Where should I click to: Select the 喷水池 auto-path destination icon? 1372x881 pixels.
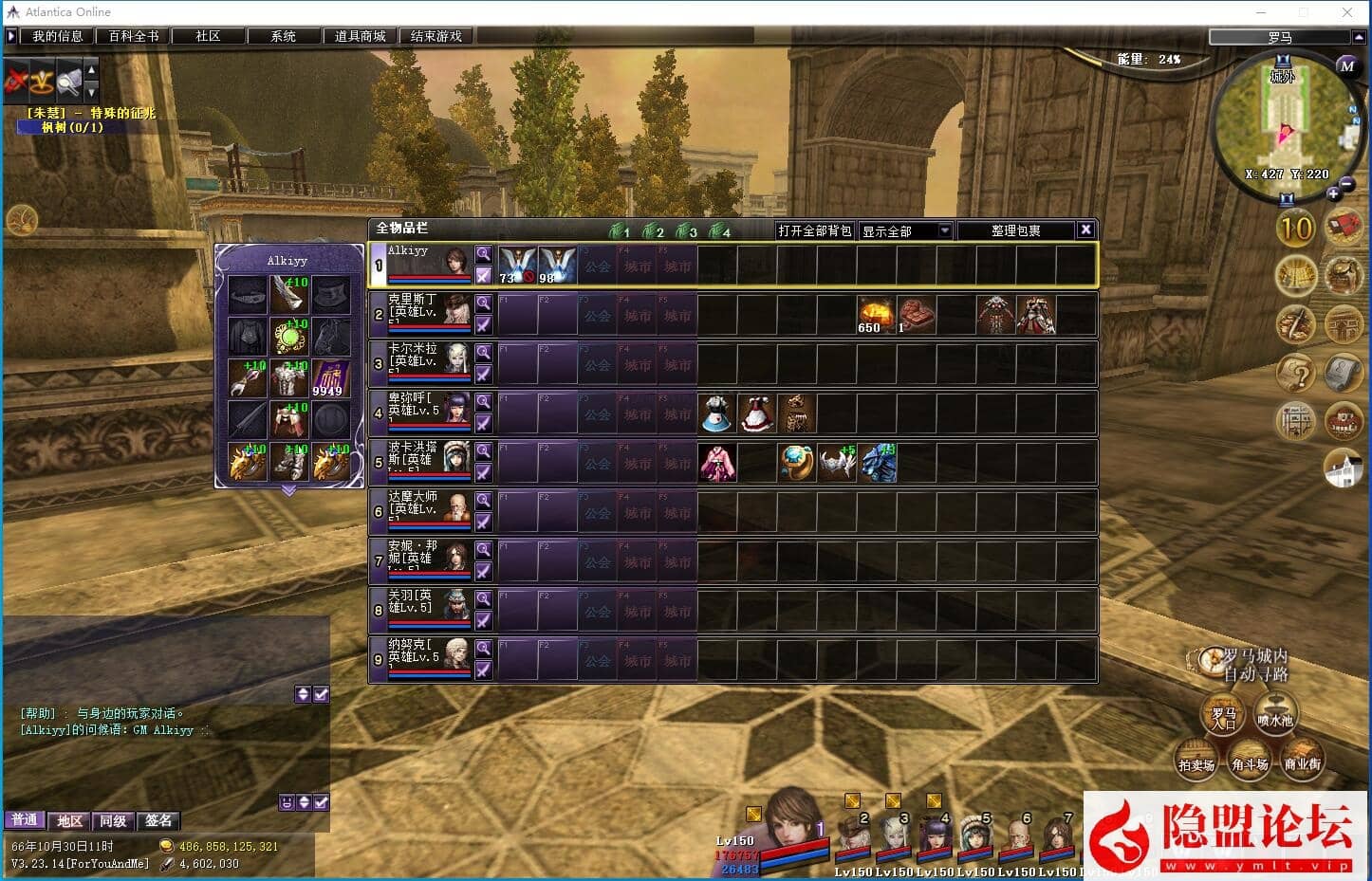[1276, 715]
